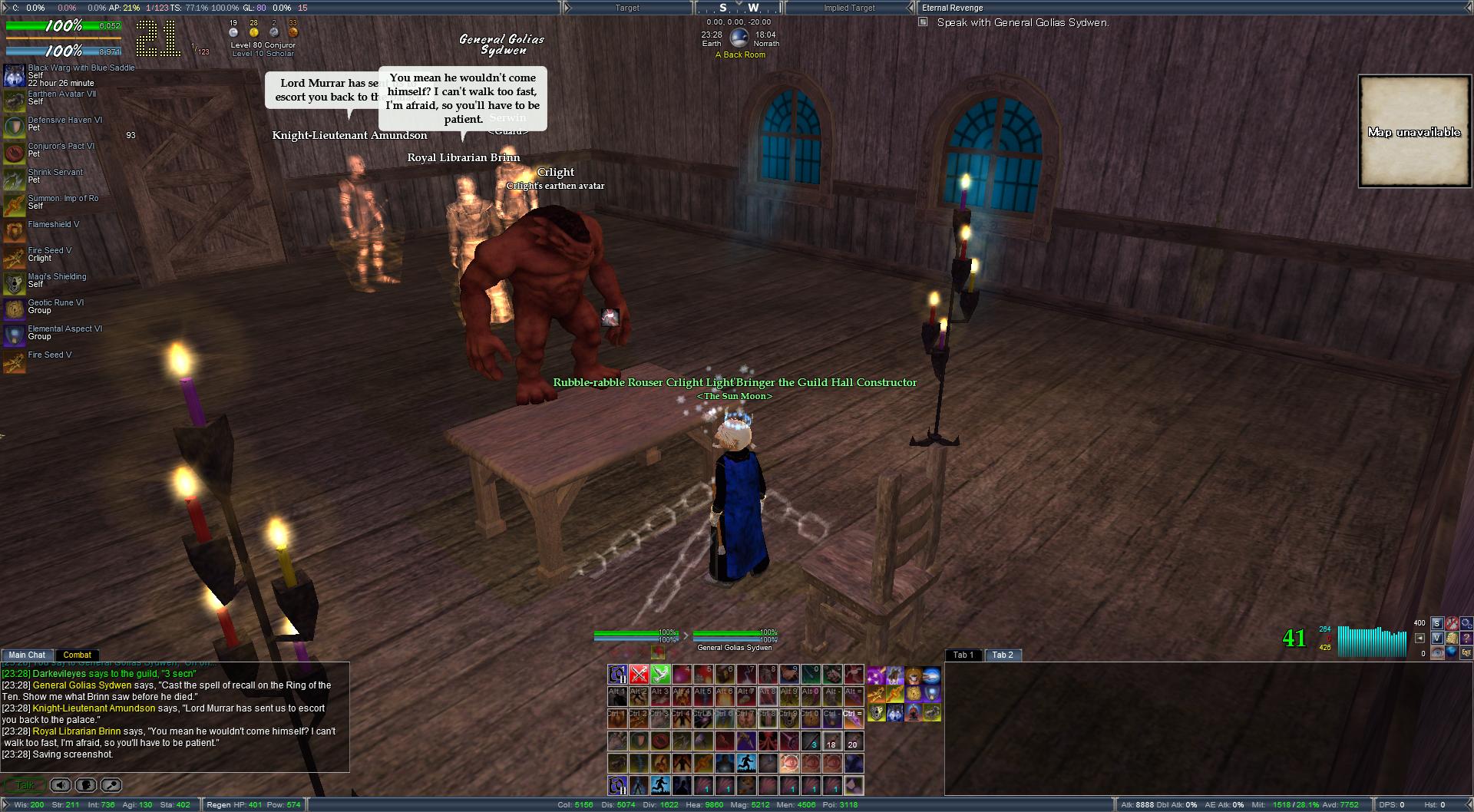Image resolution: width=1474 pixels, height=812 pixels.
Task: Use the hotbar slot showing count 20
Action: (853, 741)
